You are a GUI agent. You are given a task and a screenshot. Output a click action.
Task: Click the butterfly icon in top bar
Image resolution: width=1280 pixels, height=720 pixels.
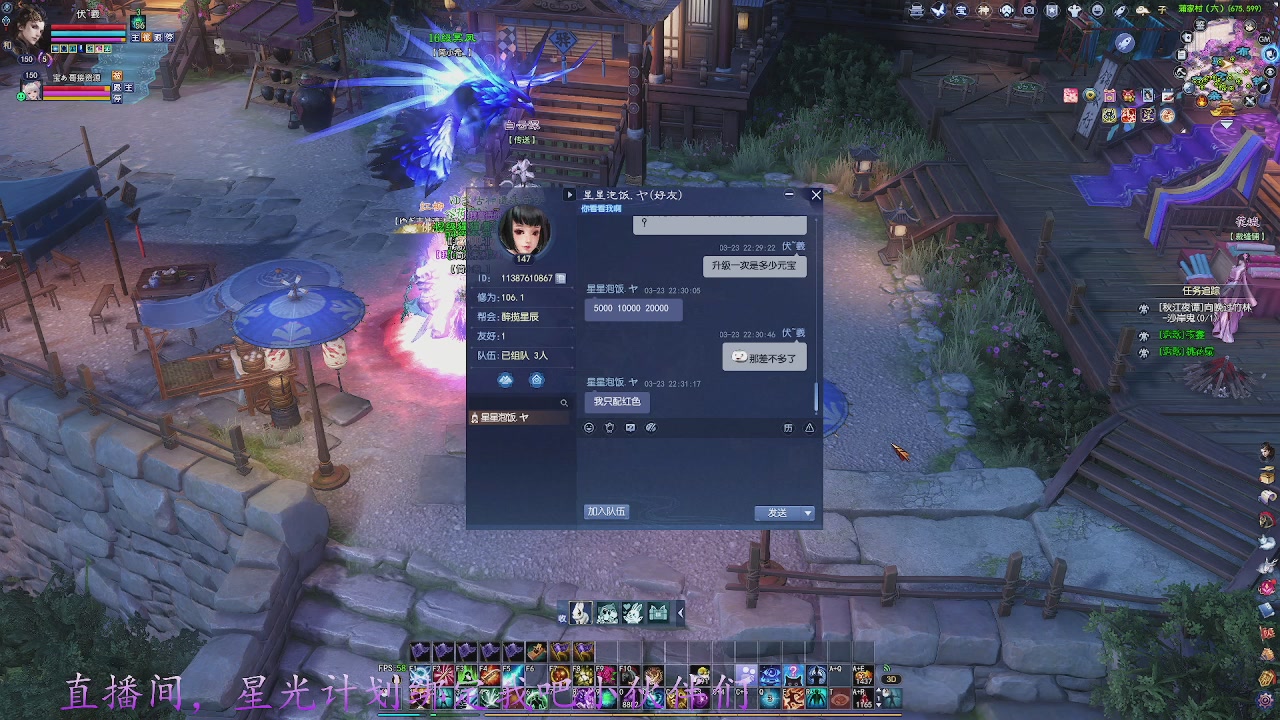(x=939, y=10)
